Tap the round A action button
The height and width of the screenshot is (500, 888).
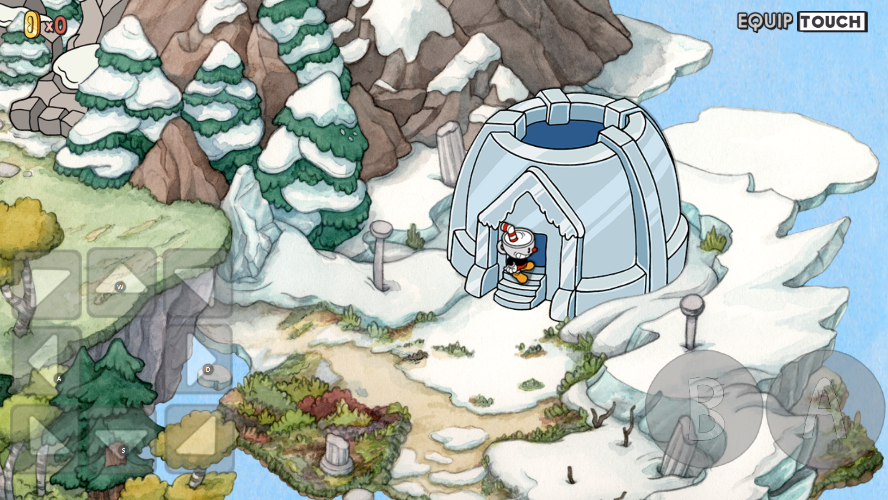(x=826, y=408)
